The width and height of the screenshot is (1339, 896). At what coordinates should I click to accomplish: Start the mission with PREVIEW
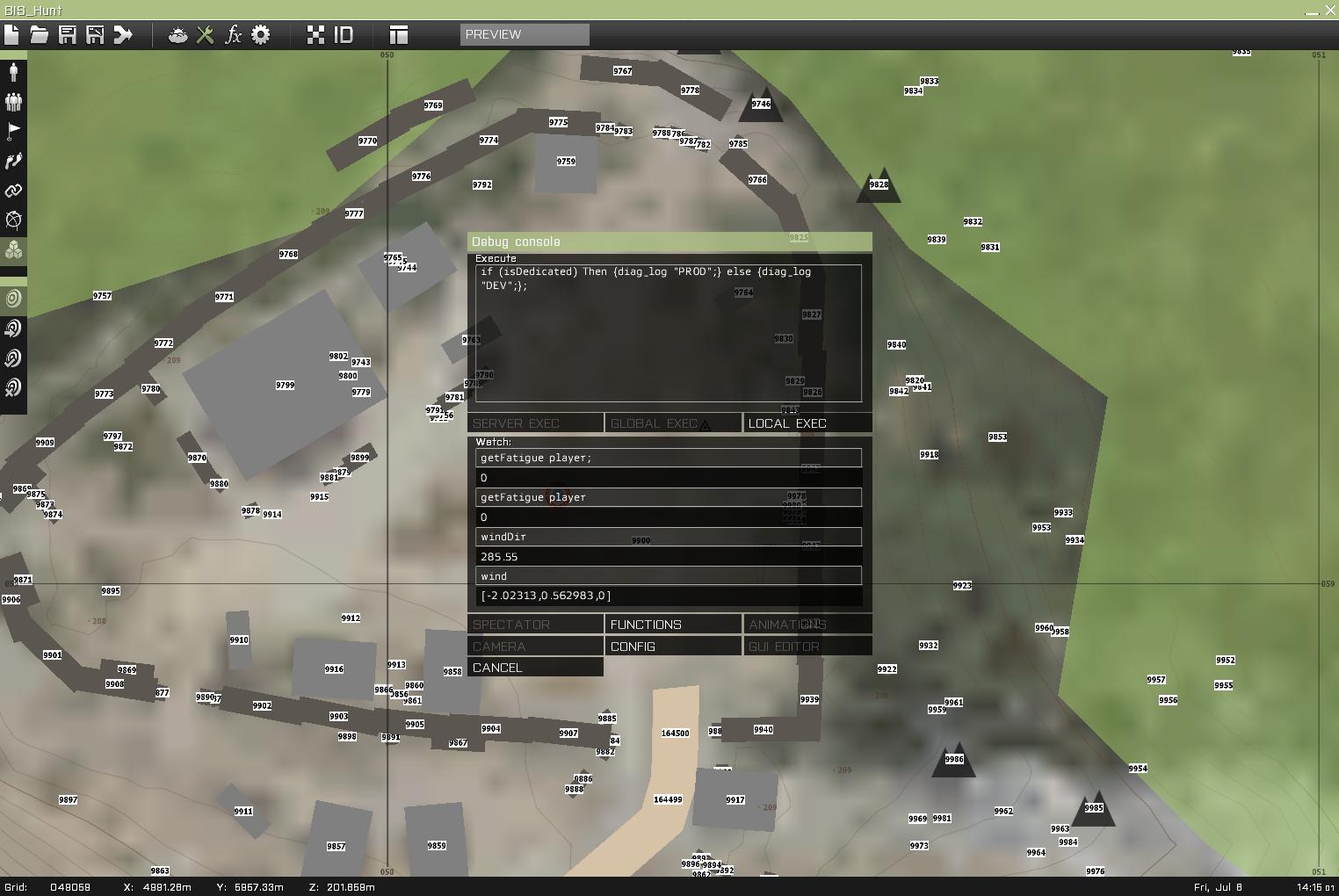tap(525, 34)
